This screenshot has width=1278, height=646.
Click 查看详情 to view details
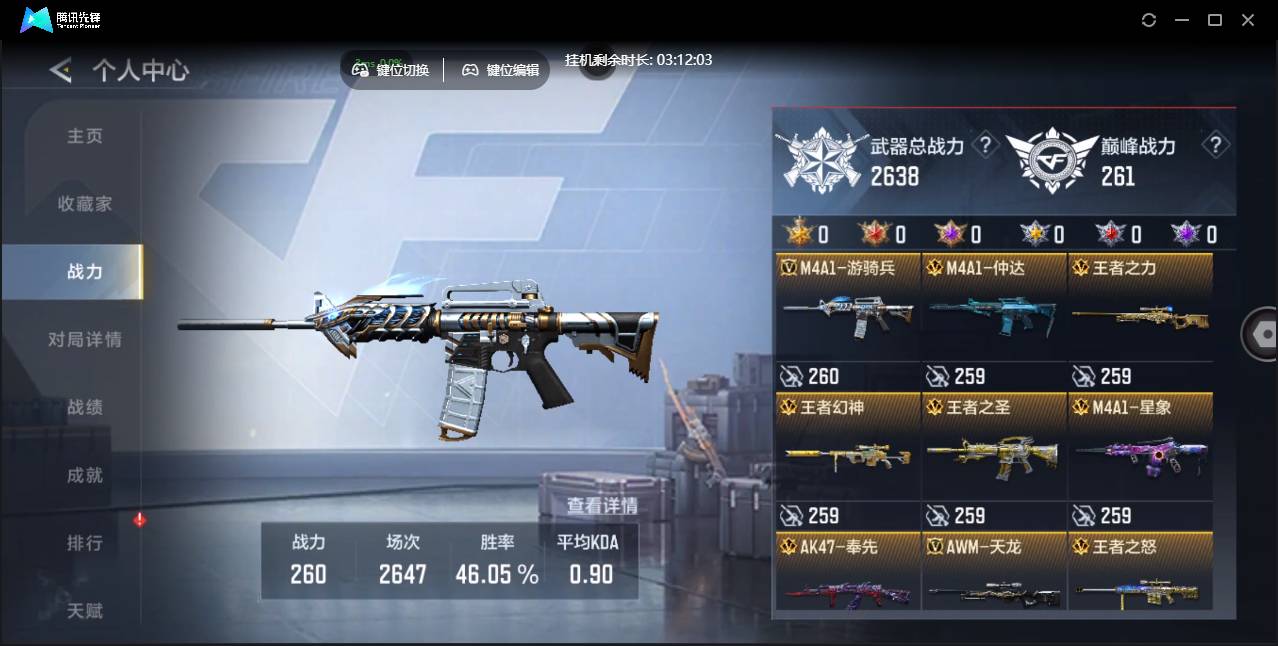click(x=602, y=506)
